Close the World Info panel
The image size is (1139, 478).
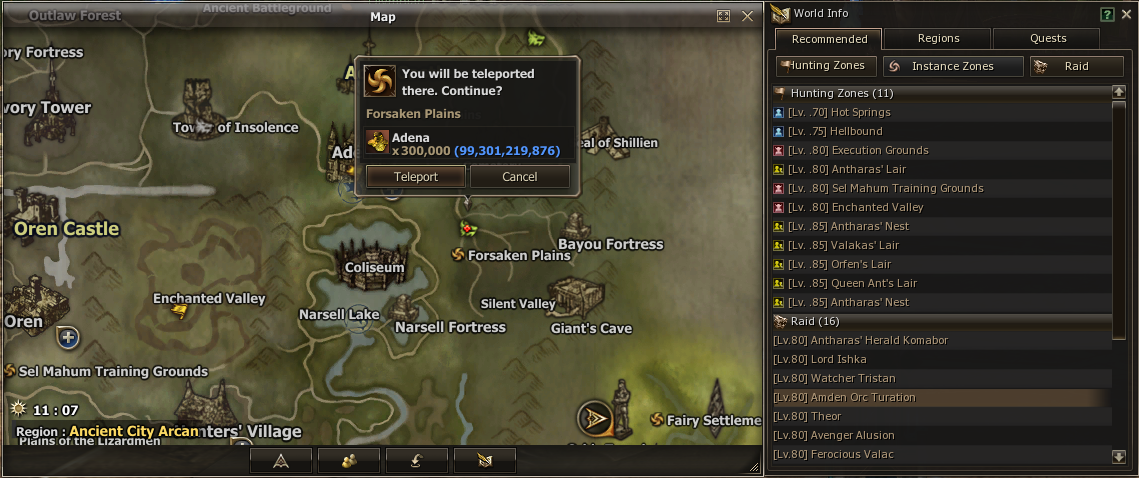coord(1126,14)
